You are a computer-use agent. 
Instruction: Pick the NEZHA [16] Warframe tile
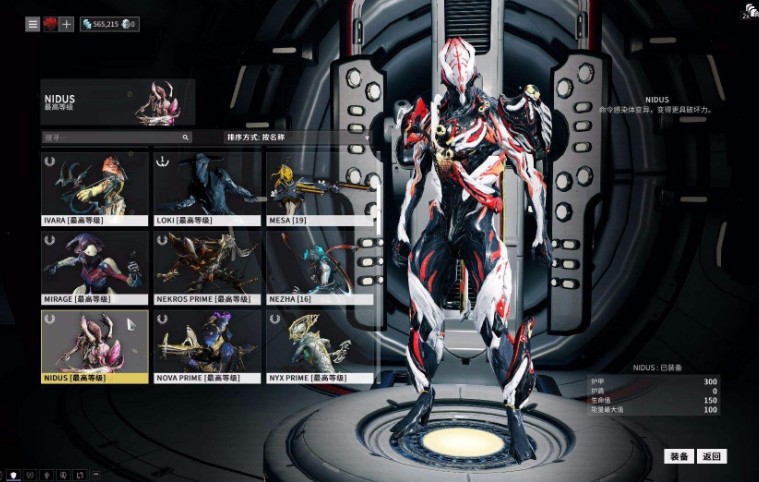pyautogui.click(x=320, y=265)
